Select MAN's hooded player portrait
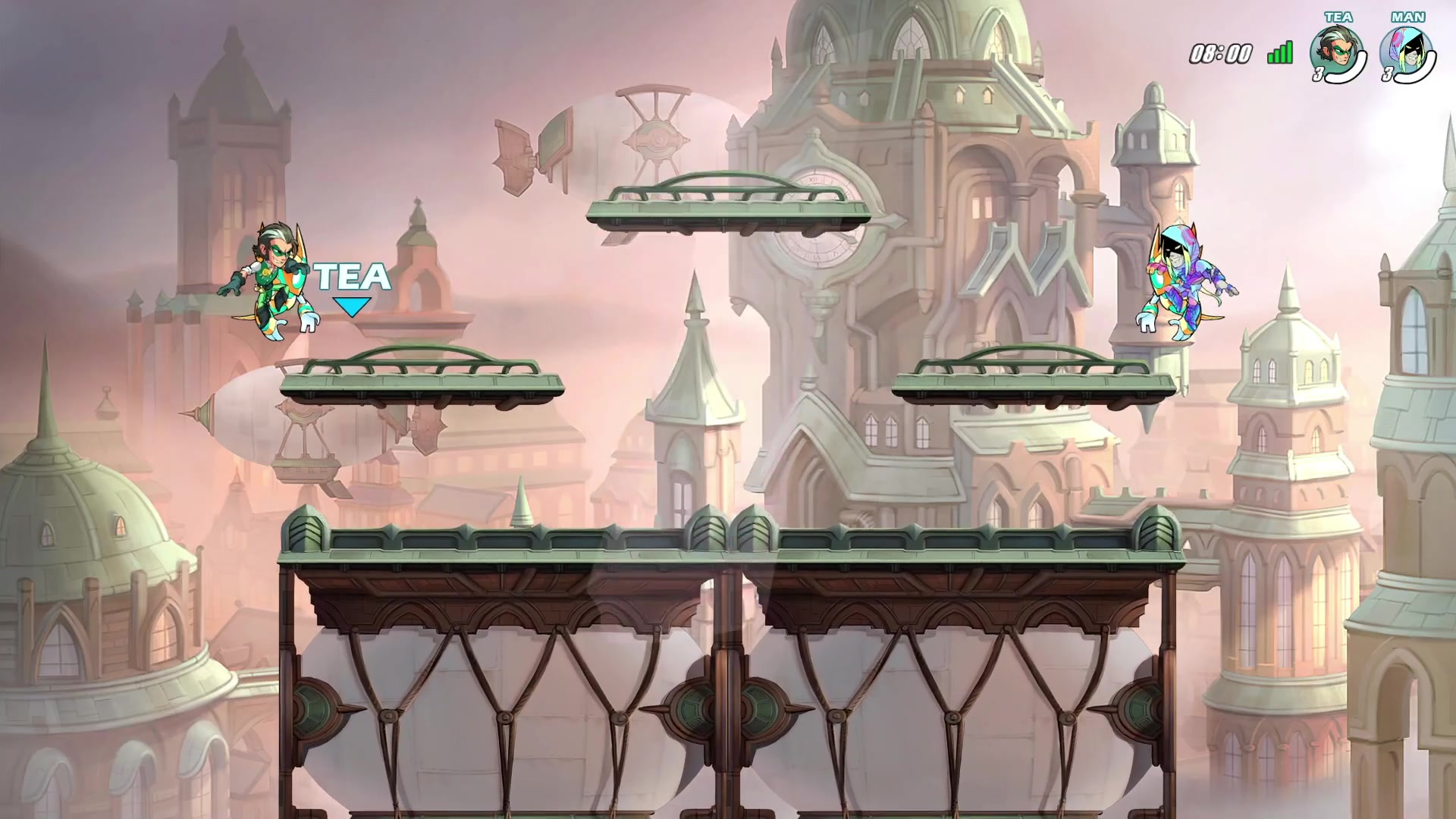1456x819 pixels. click(1404, 52)
